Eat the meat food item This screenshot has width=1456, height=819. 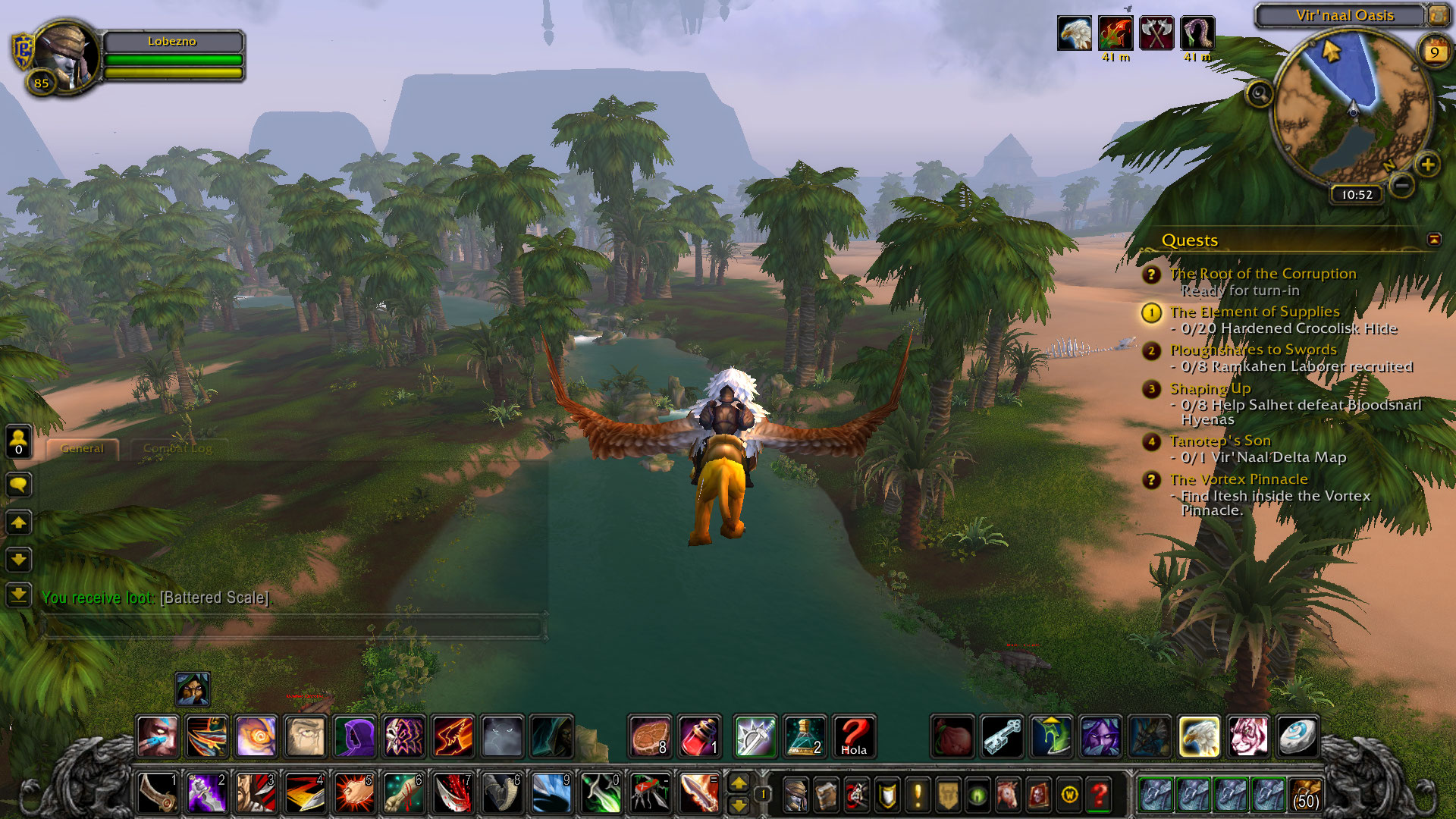point(650,736)
